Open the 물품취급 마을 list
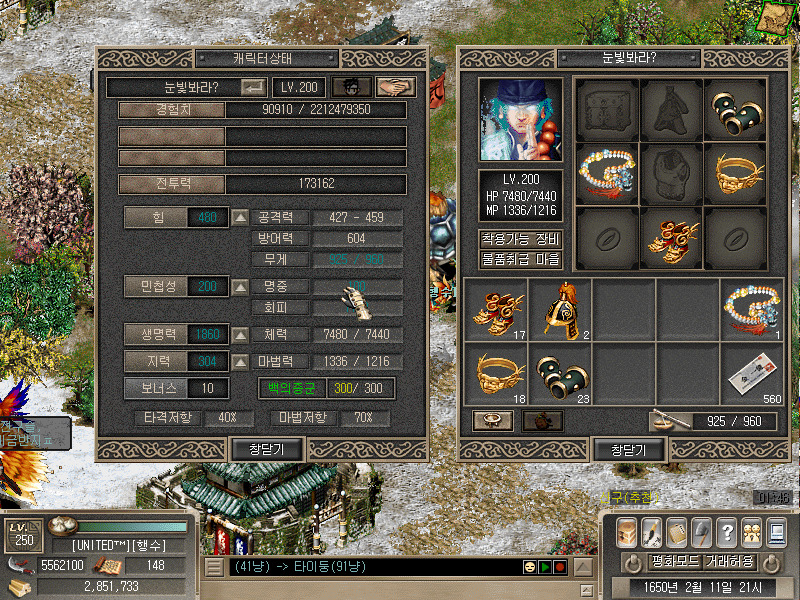Image resolution: width=800 pixels, height=600 pixels. 520,259
